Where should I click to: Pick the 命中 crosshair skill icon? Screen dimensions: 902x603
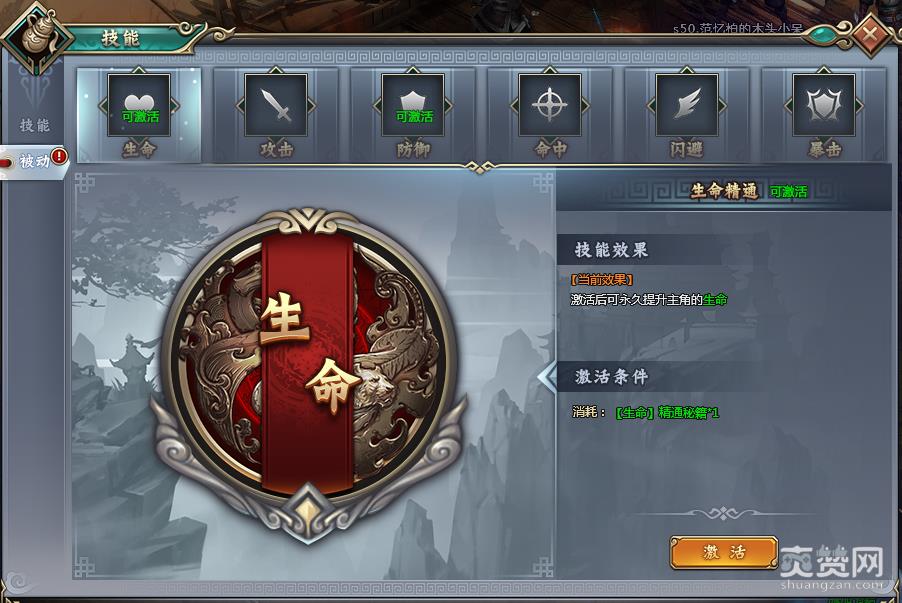point(550,106)
